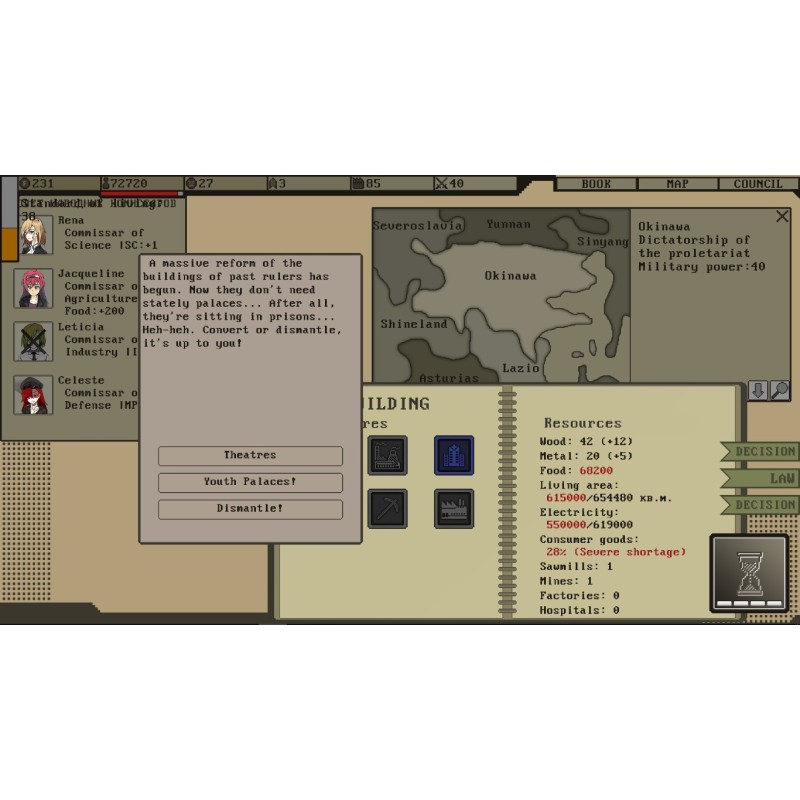Click the hourglass end-turn button
The height and width of the screenshot is (800, 800).
(749, 573)
